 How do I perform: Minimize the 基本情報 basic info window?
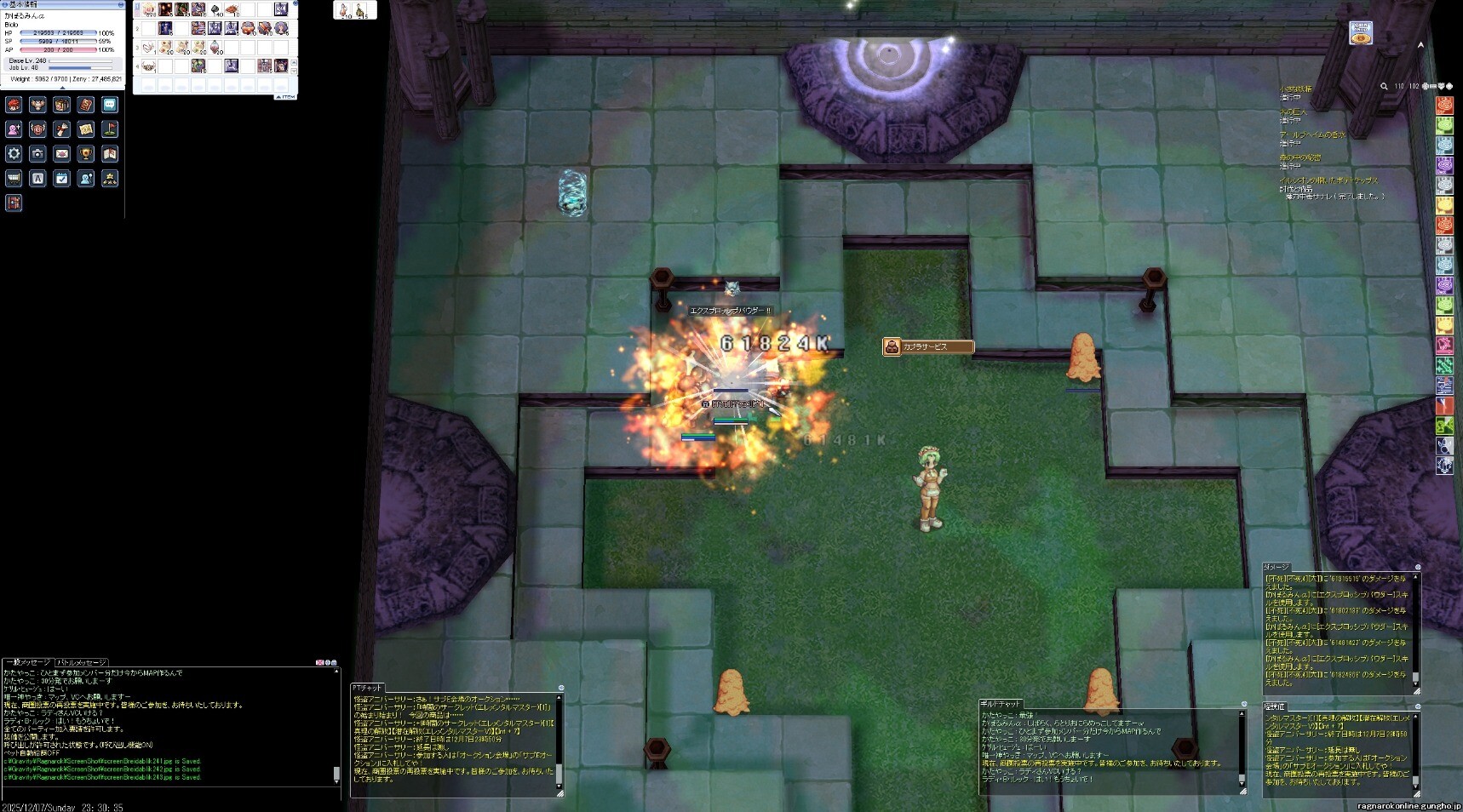tap(120, 5)
